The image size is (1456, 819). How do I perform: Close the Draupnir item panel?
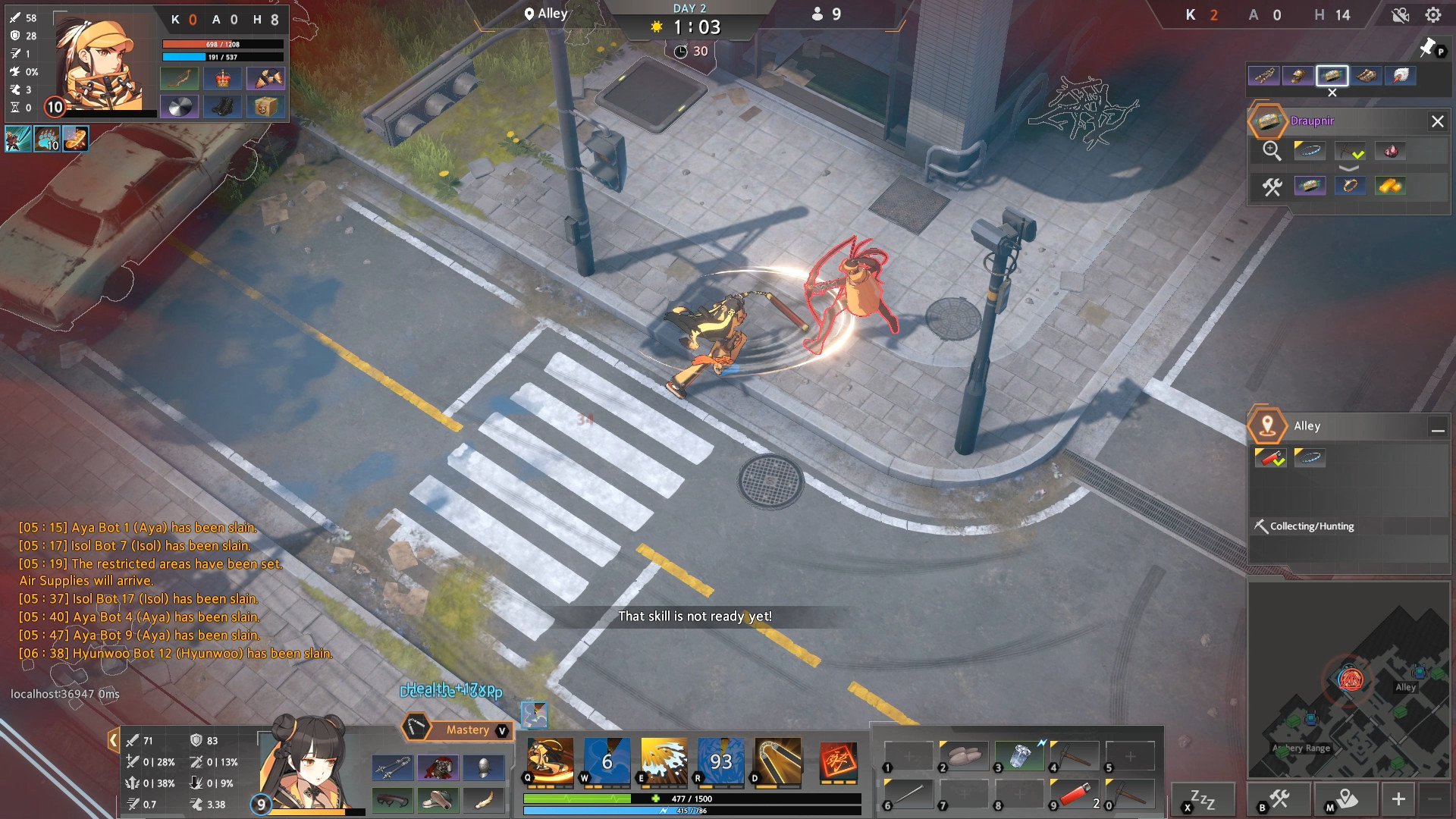click(1437, 121)
